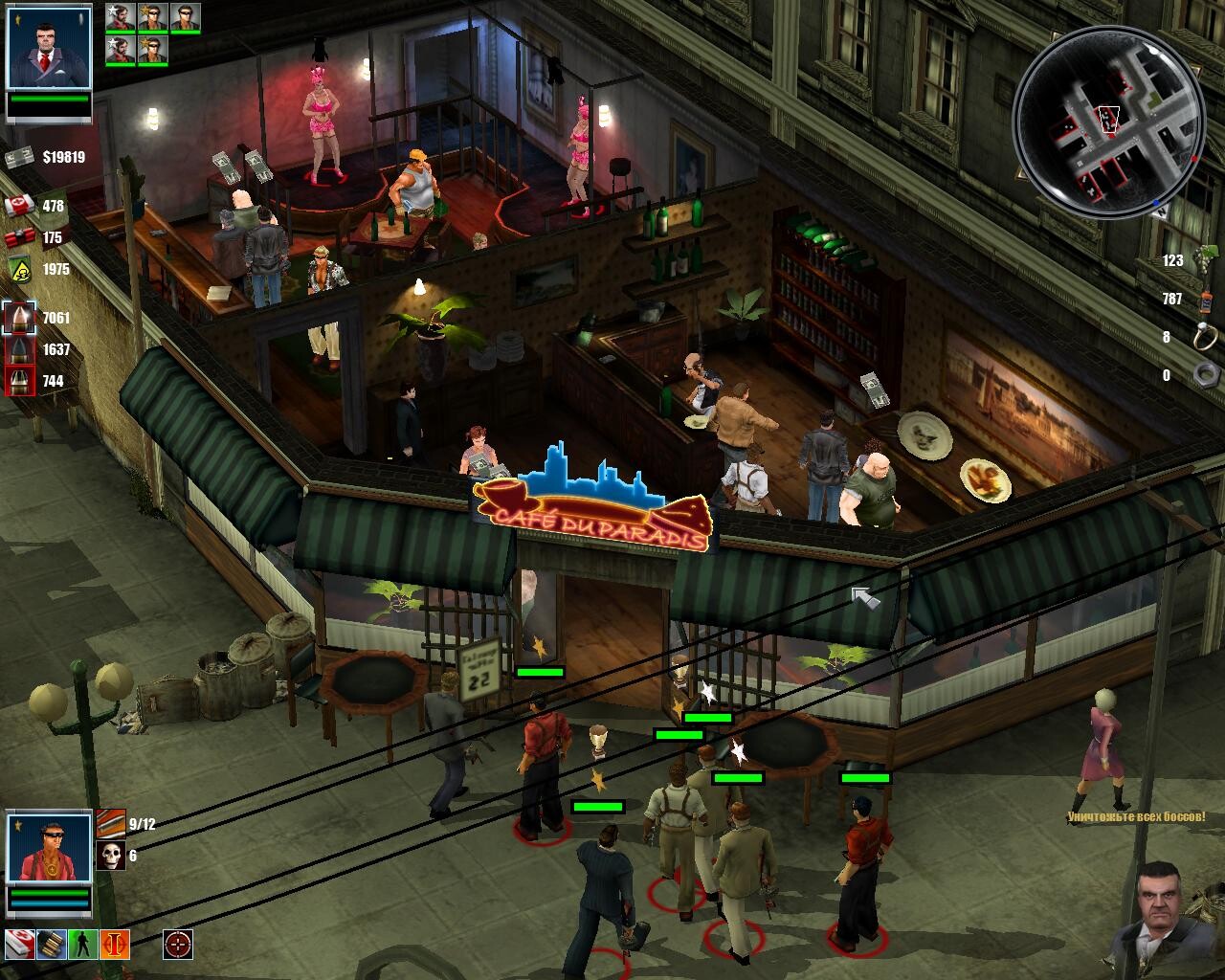Open the circular city minimap
The image size is (1225, 980).
(1108, 122)
